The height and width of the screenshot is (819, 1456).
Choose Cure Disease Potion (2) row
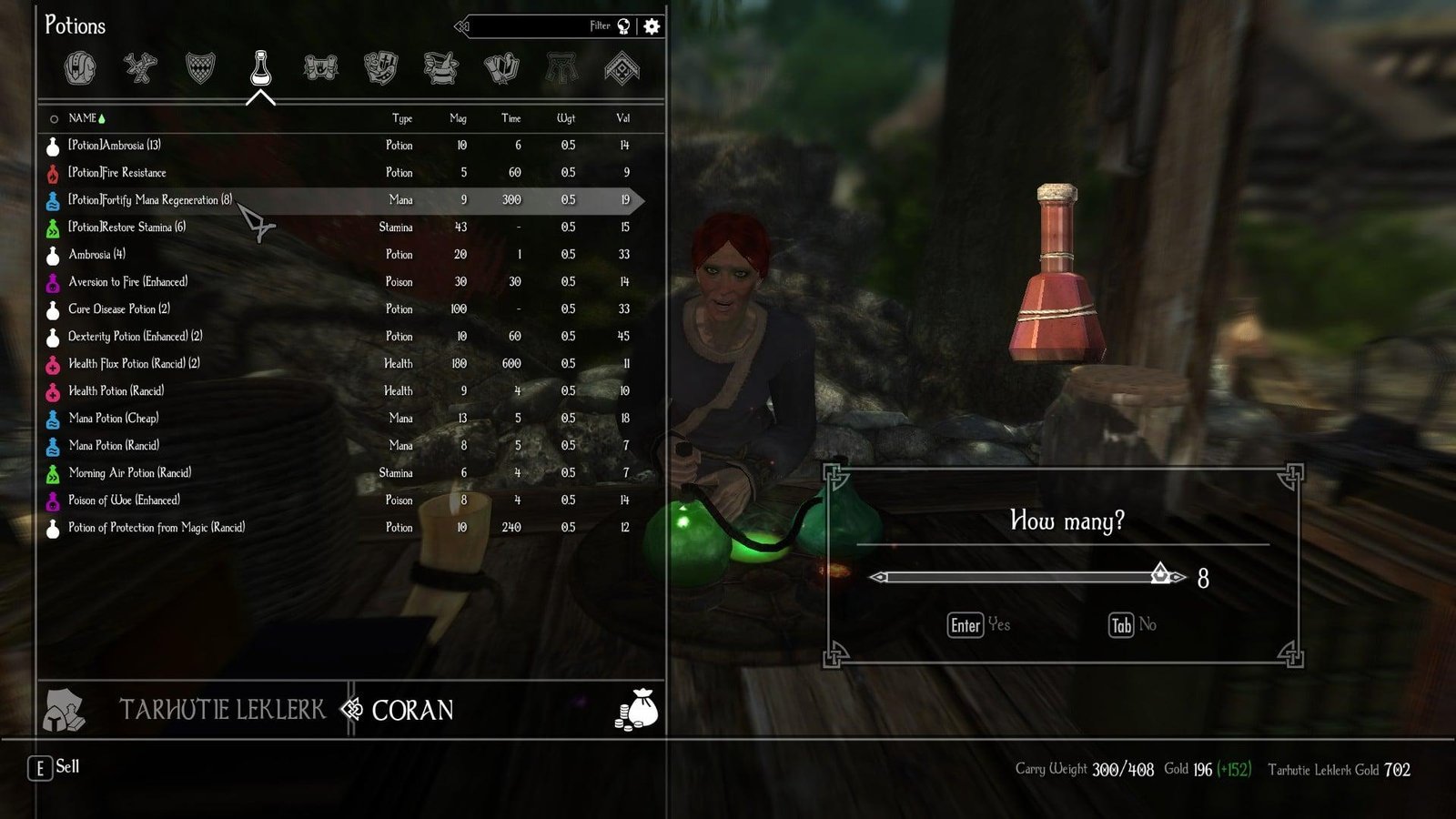[119, 309]
